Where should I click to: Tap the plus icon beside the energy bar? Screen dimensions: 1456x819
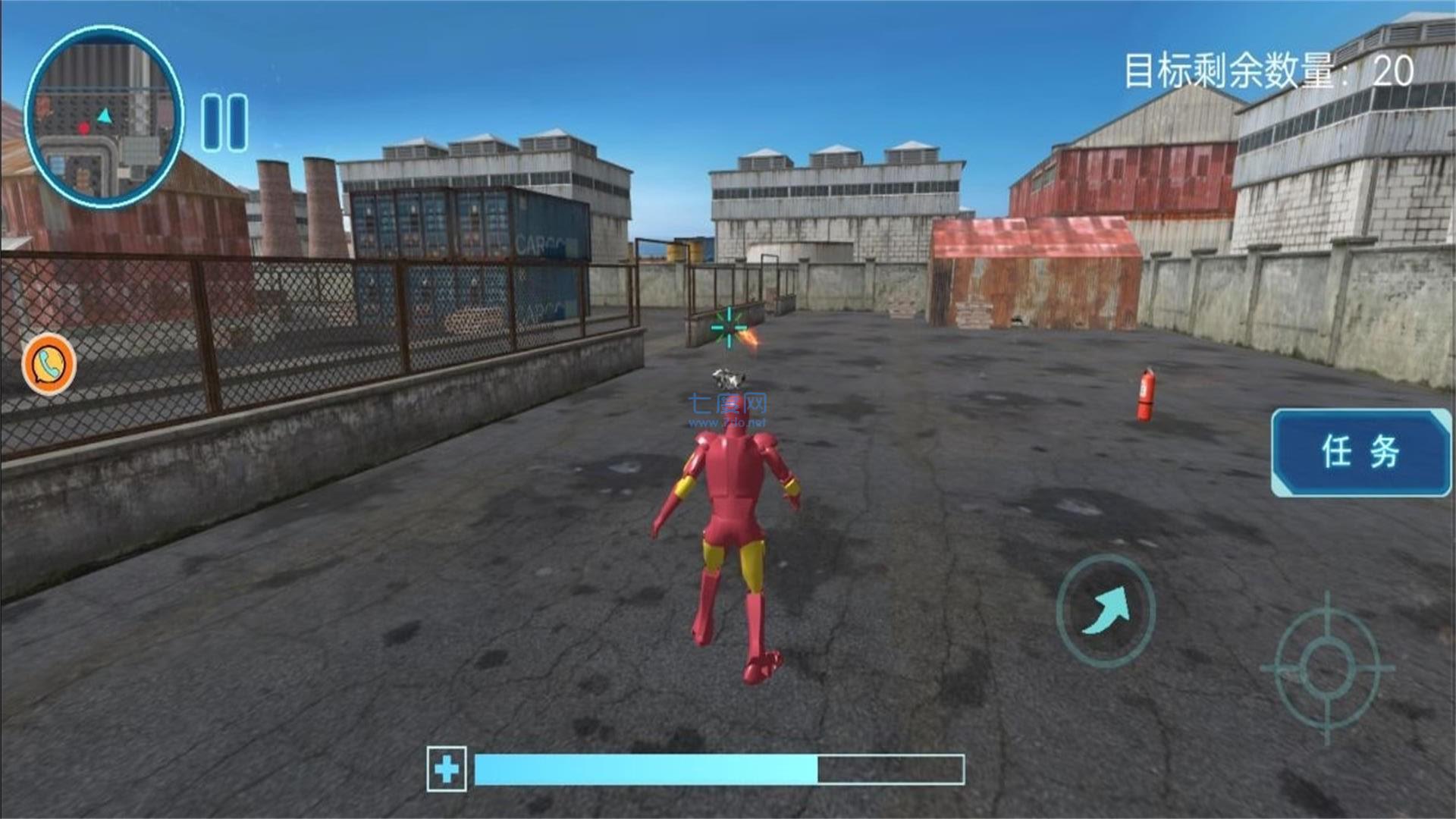coord(446,767)
